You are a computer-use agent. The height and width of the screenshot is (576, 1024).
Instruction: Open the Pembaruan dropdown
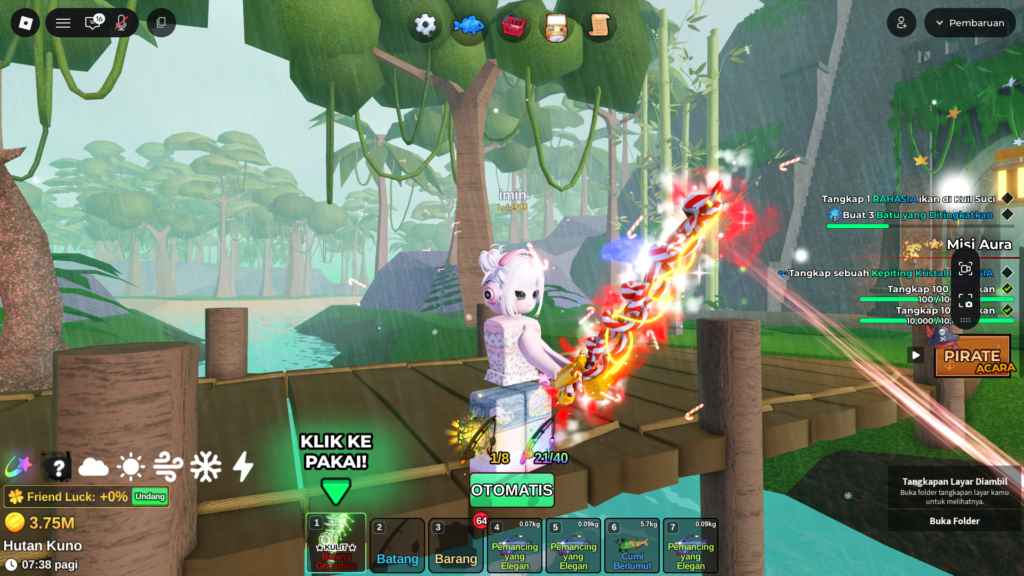click(x=969, y=23)
